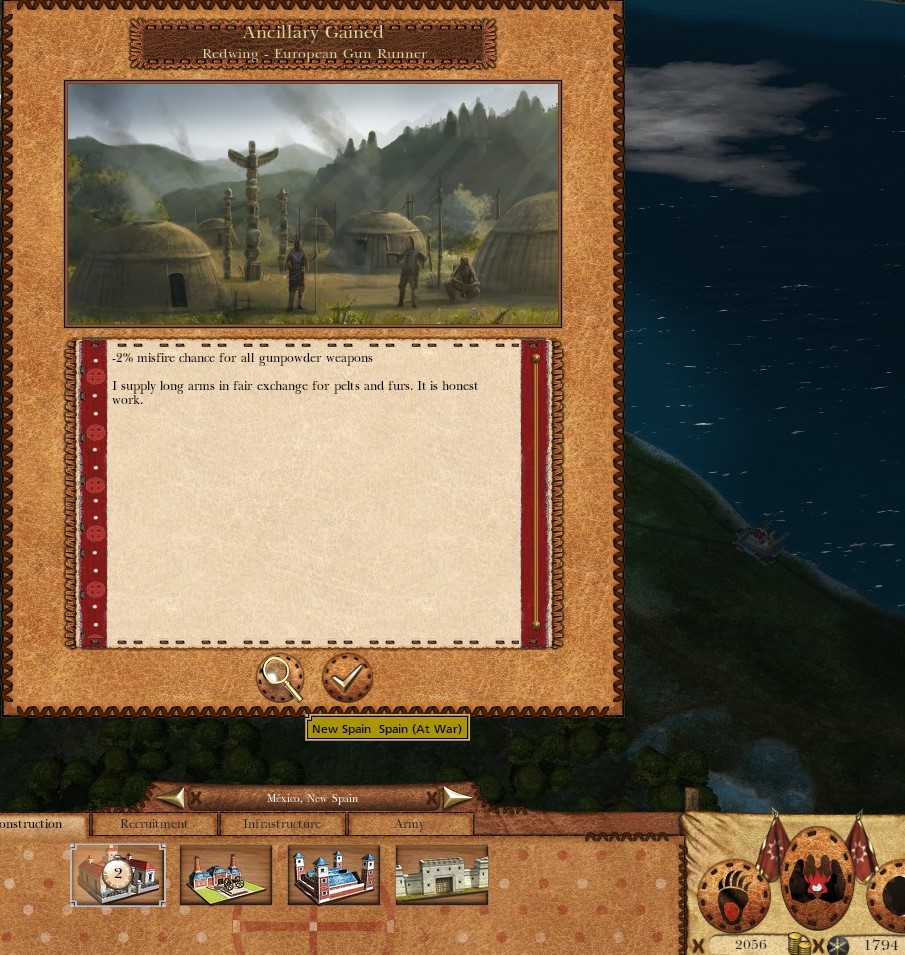Select the Construction tab

click(x=38, y=824)
